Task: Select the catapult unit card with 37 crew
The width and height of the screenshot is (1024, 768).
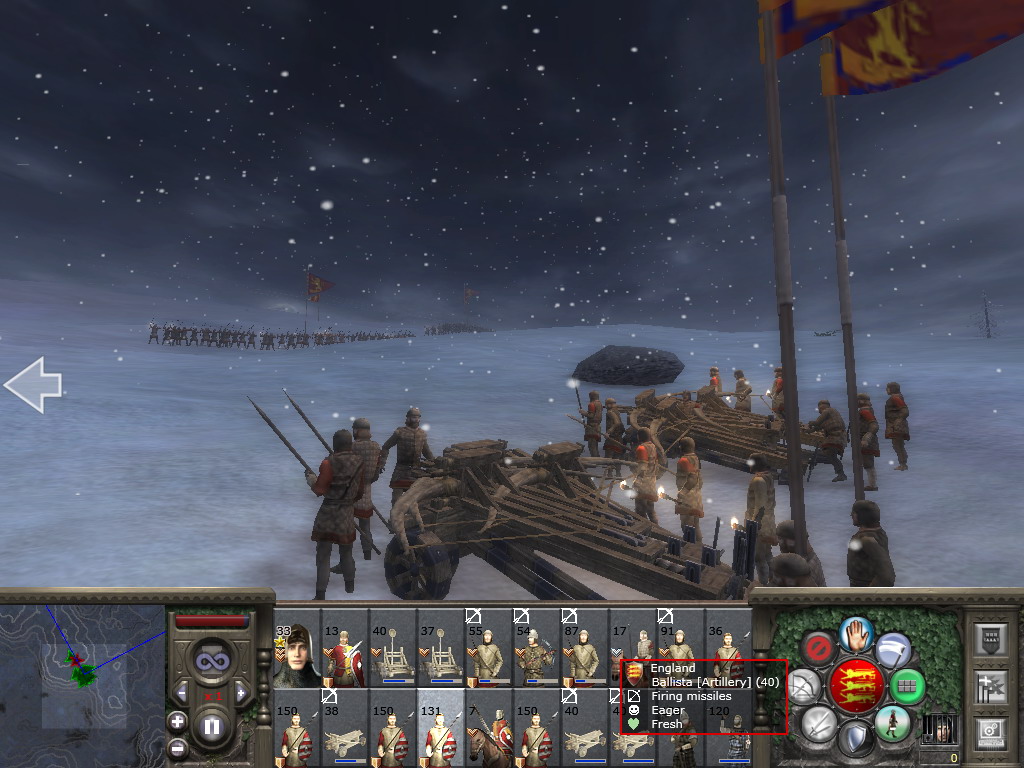Action: click(441, 648)
